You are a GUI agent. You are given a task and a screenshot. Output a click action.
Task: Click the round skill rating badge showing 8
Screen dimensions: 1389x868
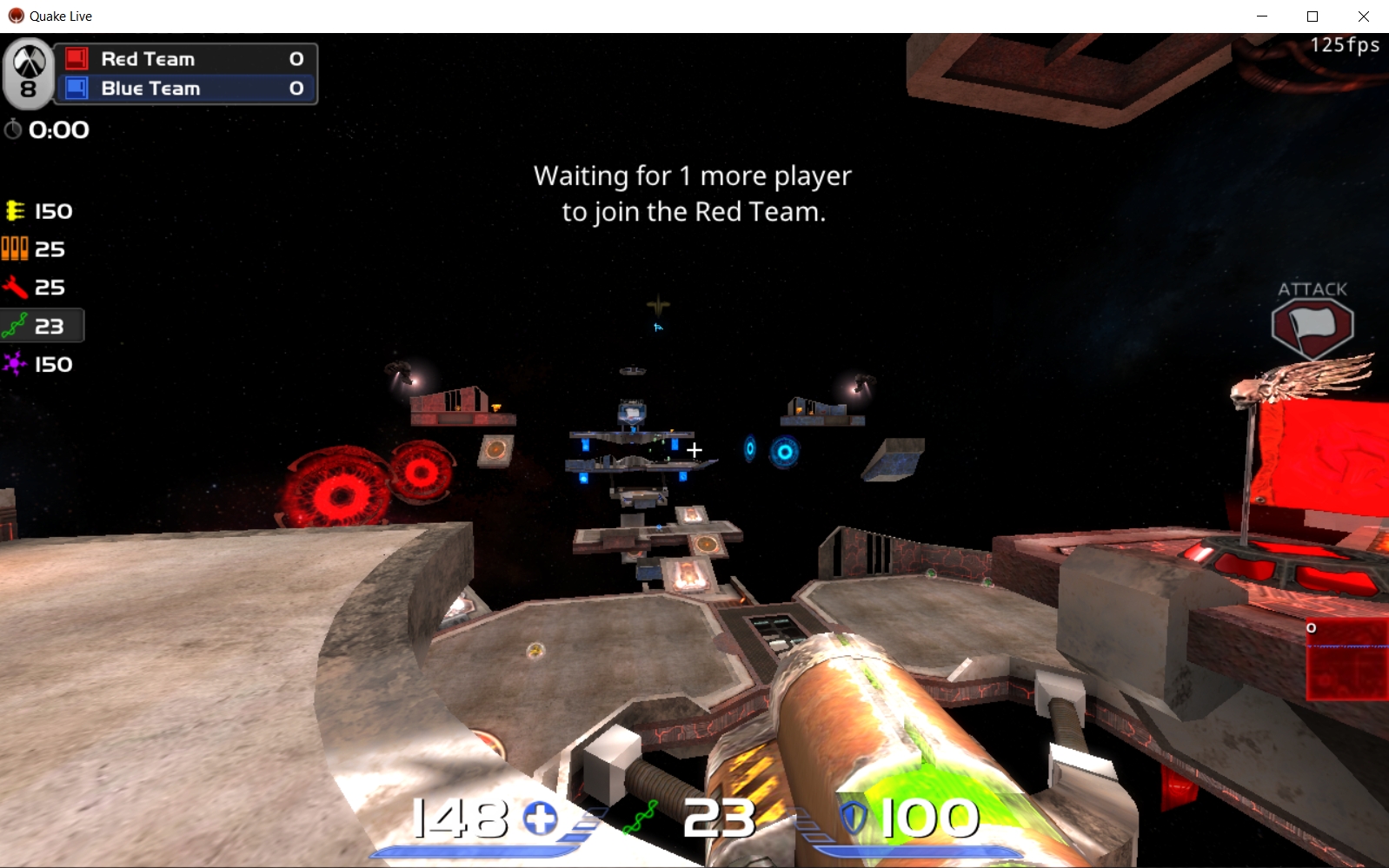pyautogui.click(x=29, y=74)
